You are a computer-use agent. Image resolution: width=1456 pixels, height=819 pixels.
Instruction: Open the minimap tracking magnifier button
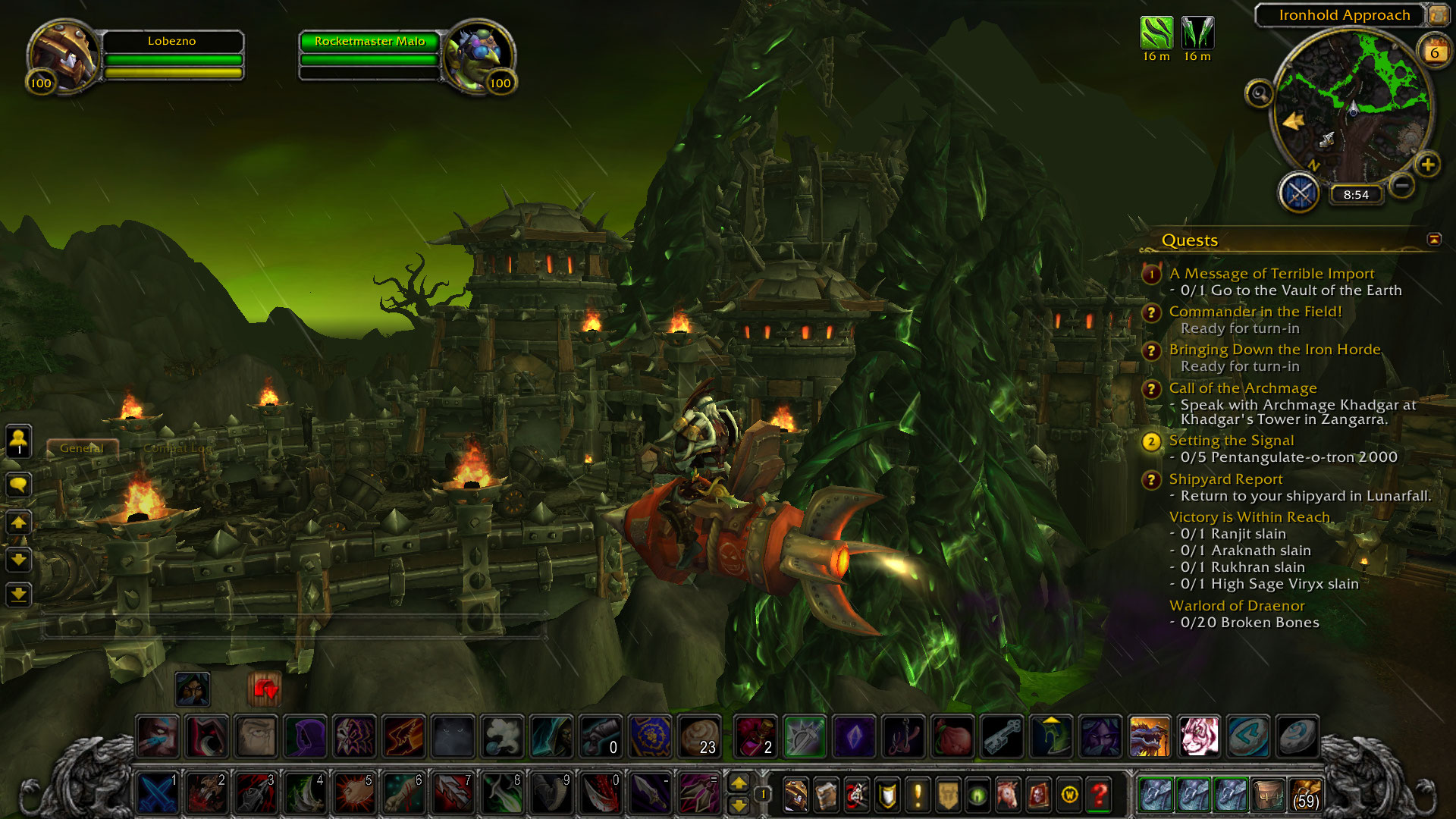tap(1259, 94)
